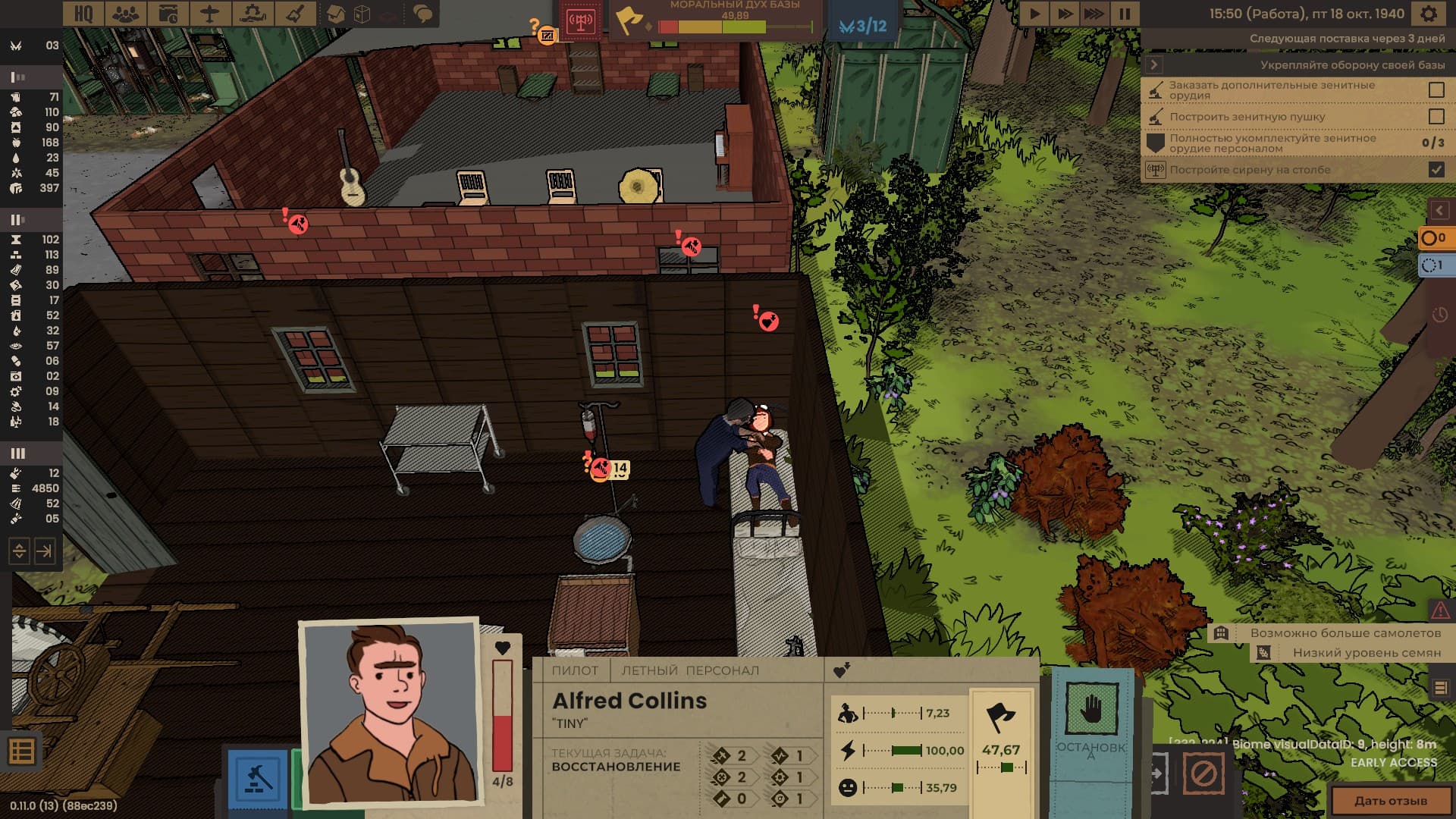Collapse the objectives panel with the arrow
The height and width of the screenshot is (819, 1456).
click(x=1154, y=65)
